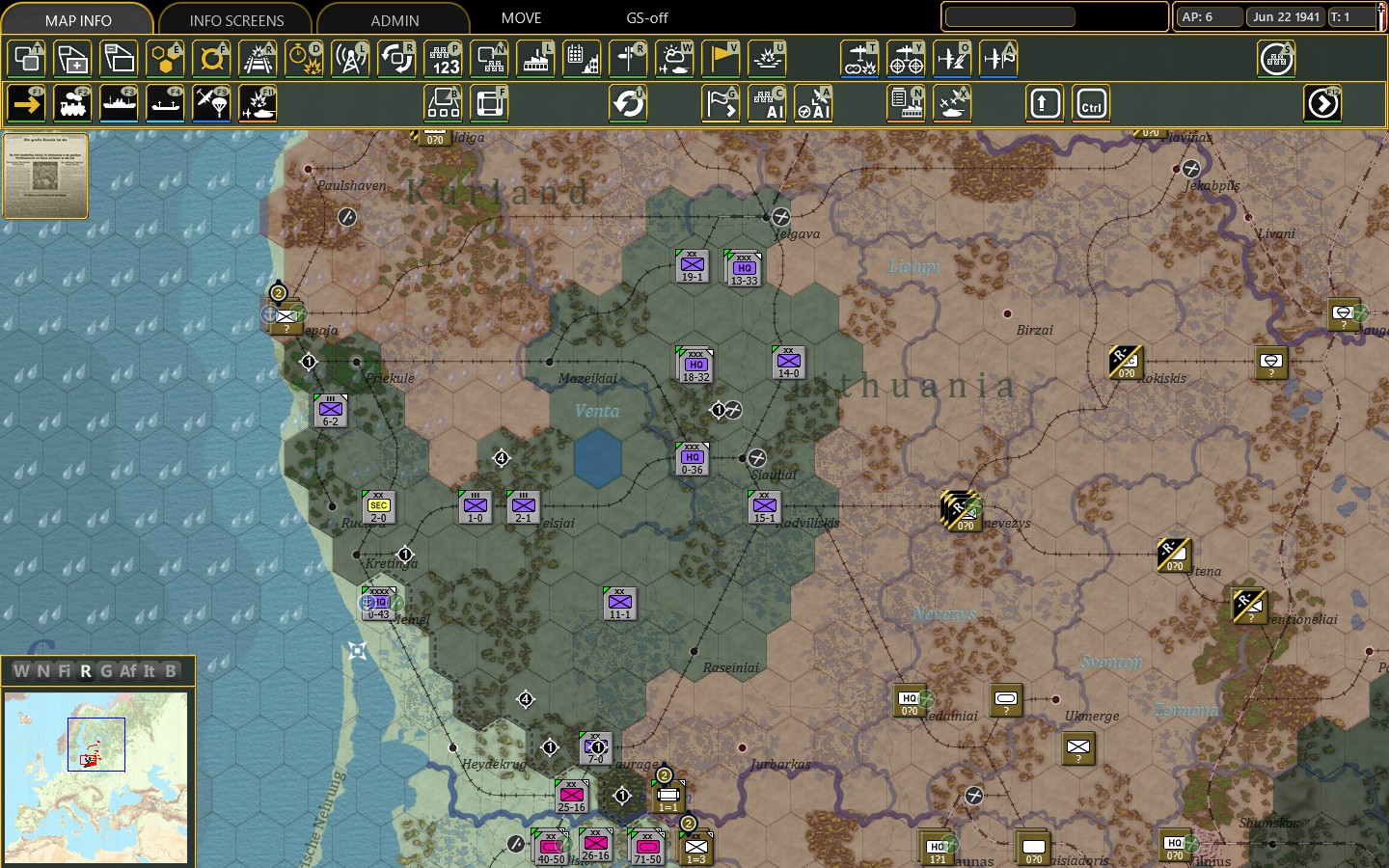
Task: Open the ADMIN tab
Action: tap(395, 19)
